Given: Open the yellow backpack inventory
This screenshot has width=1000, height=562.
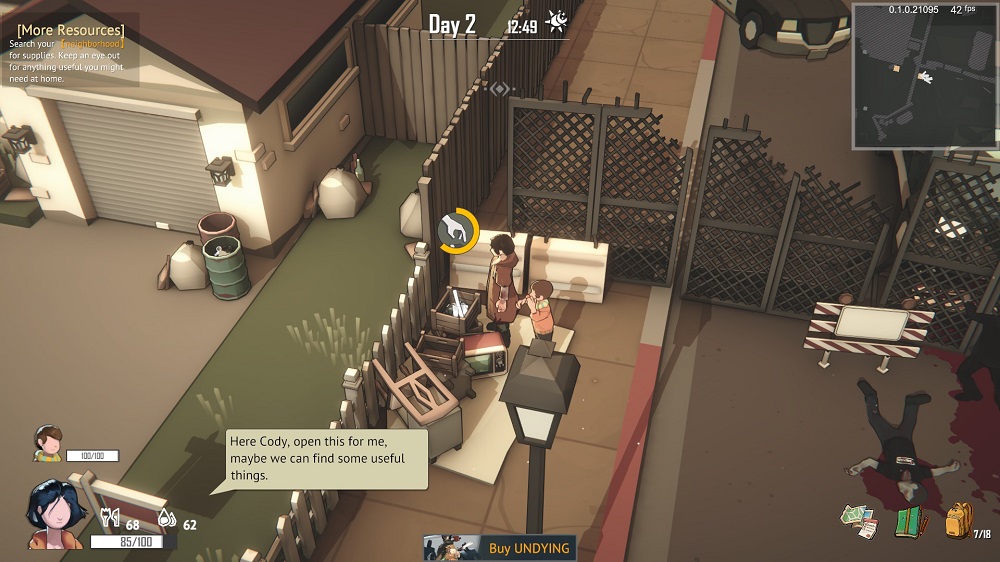Looking at the screenshot, I should [959, 520].
